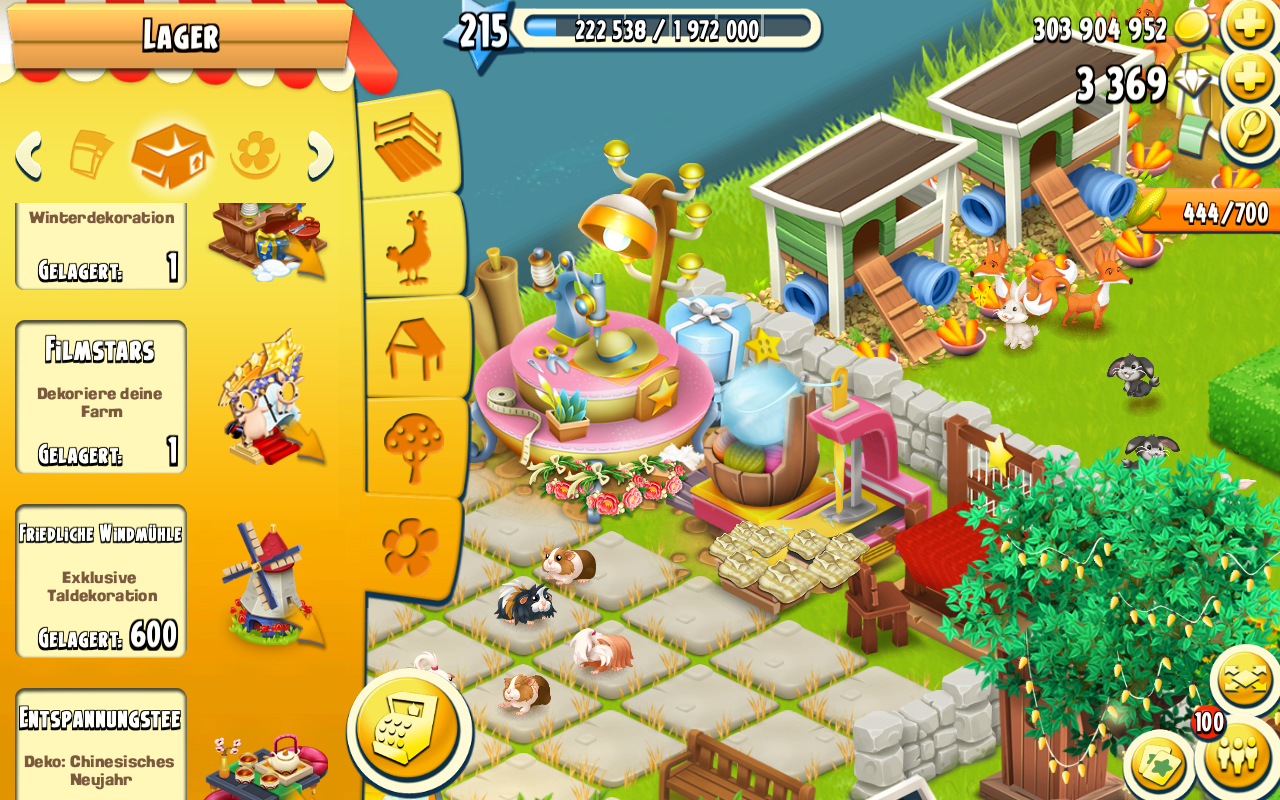Switch to the flower decorations side tab
1280x800 pixels.
410,546
